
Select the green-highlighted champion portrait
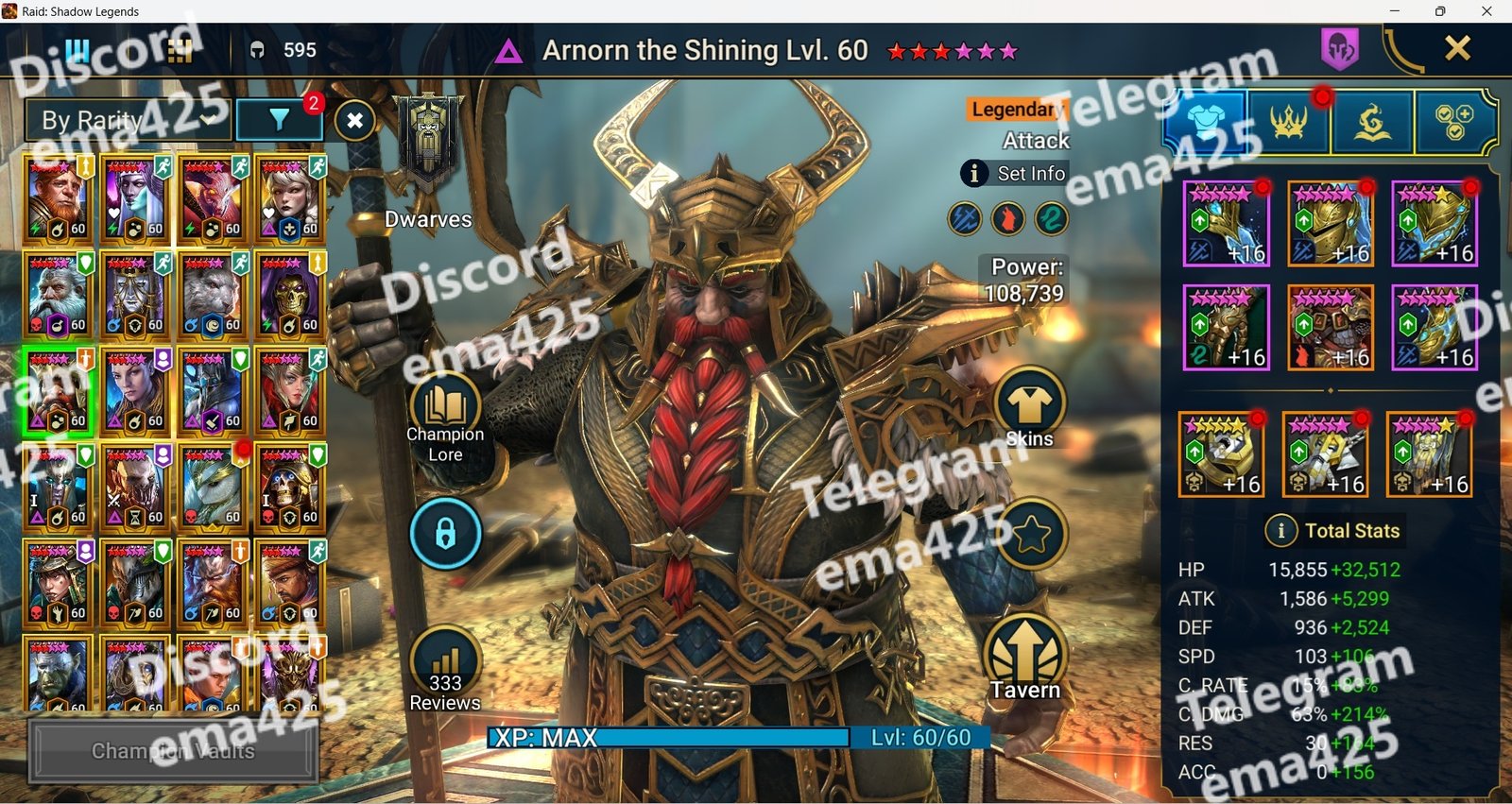click(x=59, y=391)
